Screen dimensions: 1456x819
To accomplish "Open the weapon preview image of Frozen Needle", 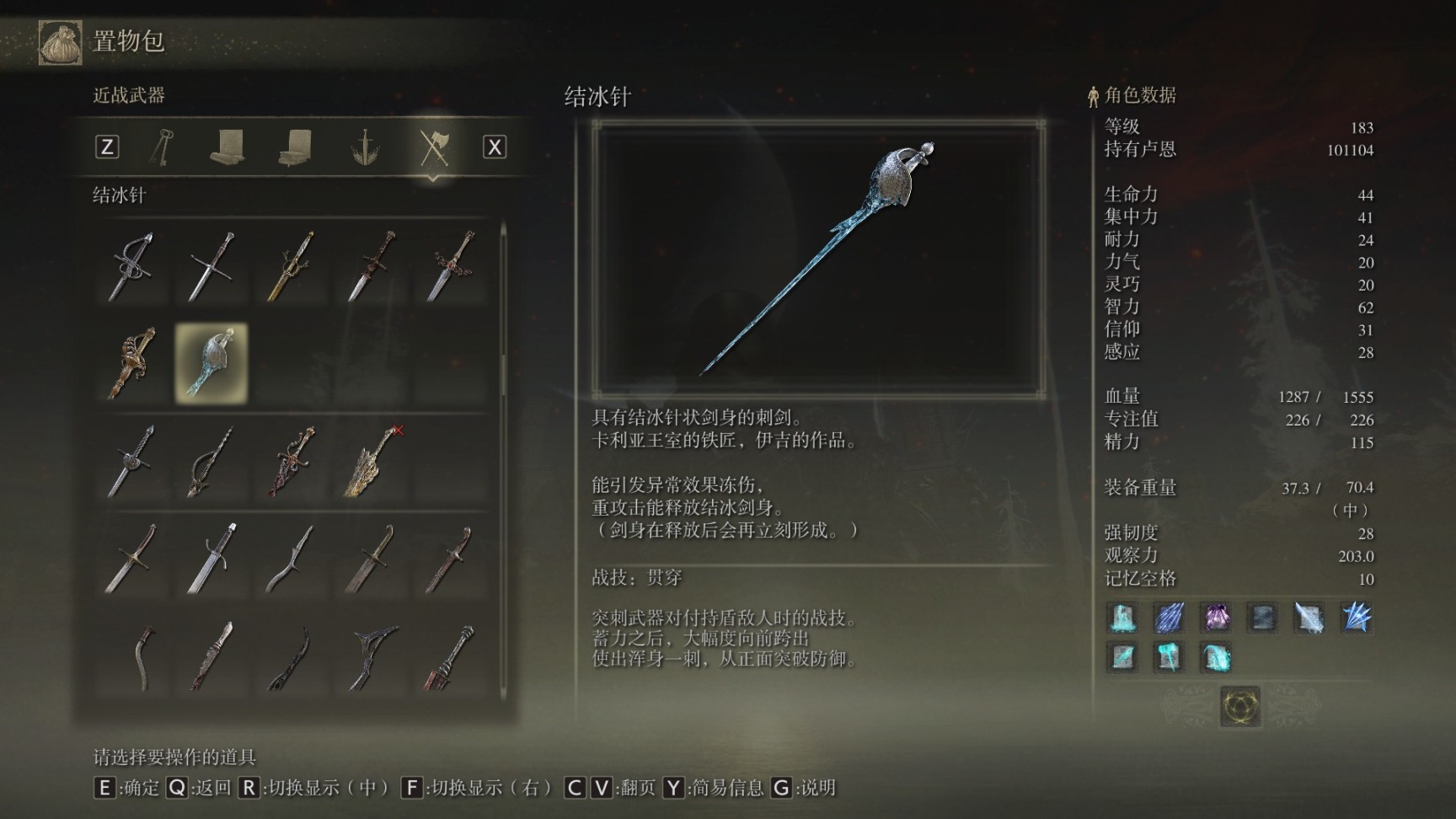I will pyautogui.click(x=819, y=259).
